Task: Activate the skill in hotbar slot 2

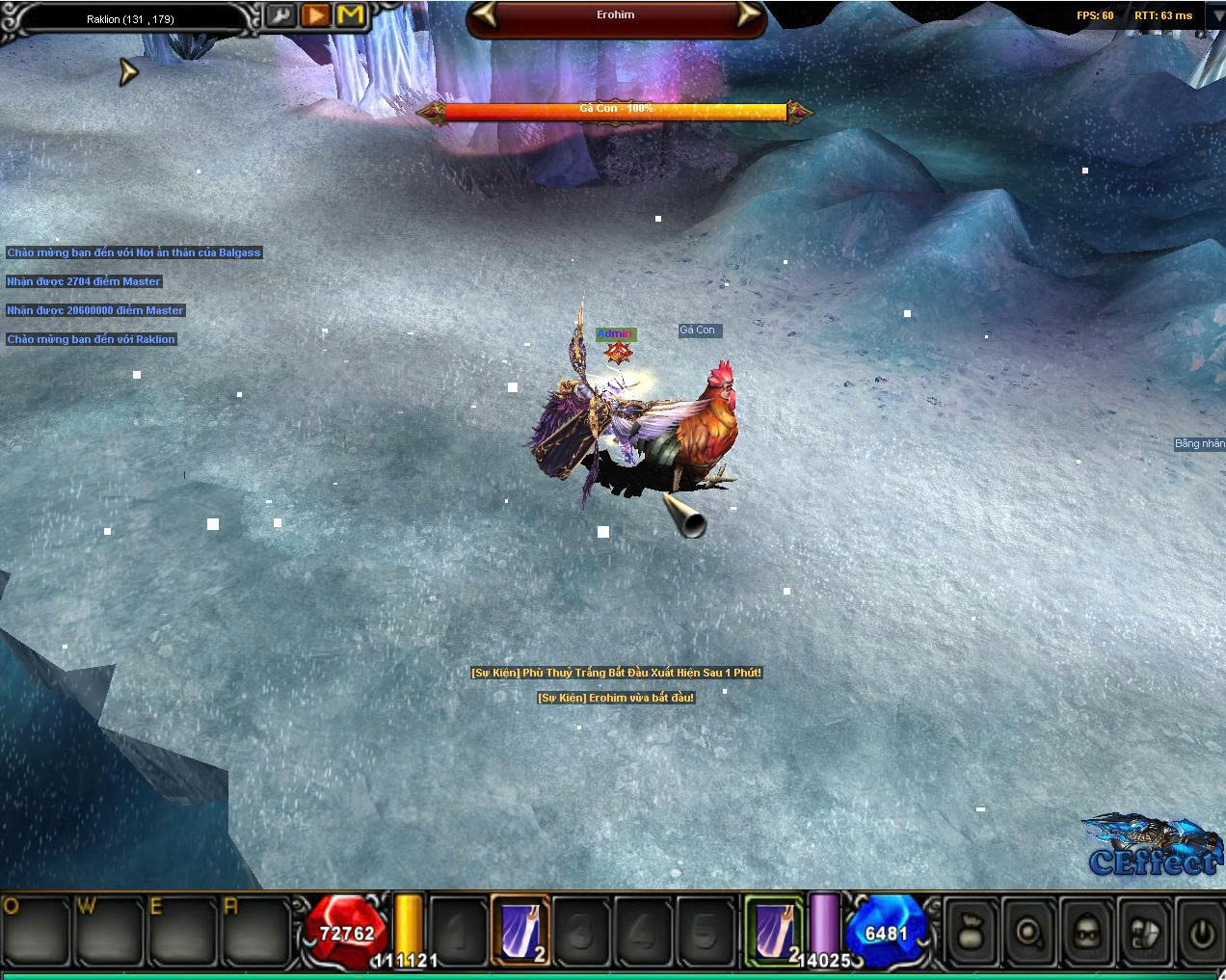Action: pos(520,931)
